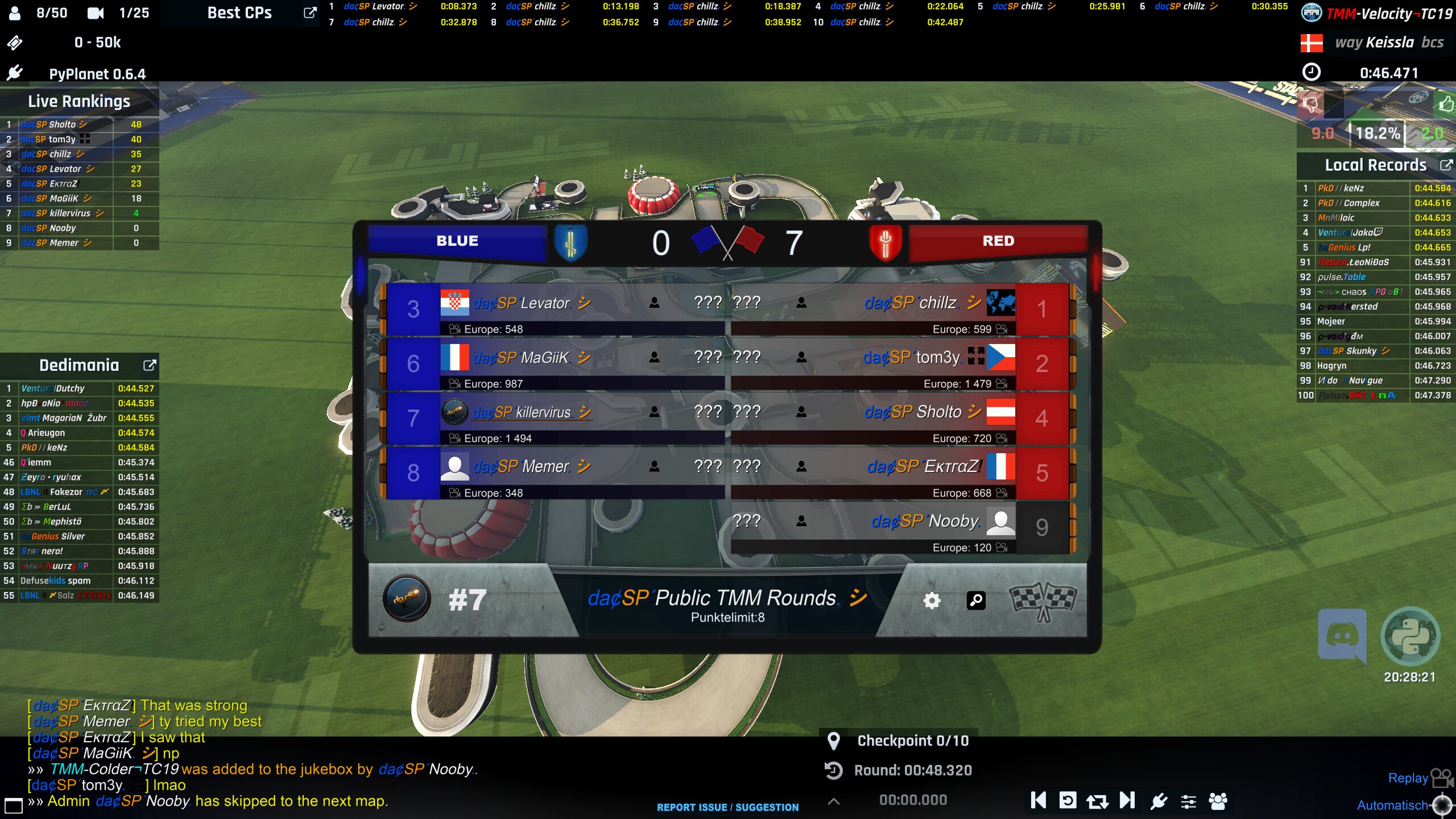
Task: Expand the Dedimania records window
Action: click(149, 365)
